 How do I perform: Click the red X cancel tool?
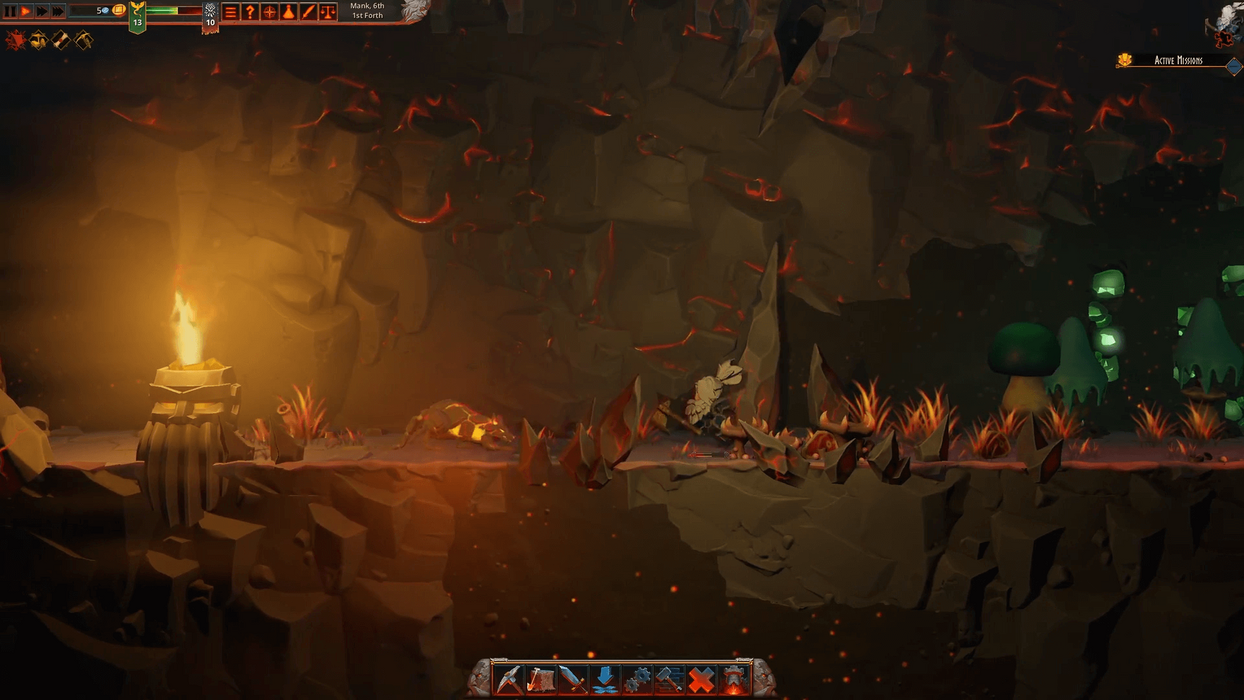point(702,679)
